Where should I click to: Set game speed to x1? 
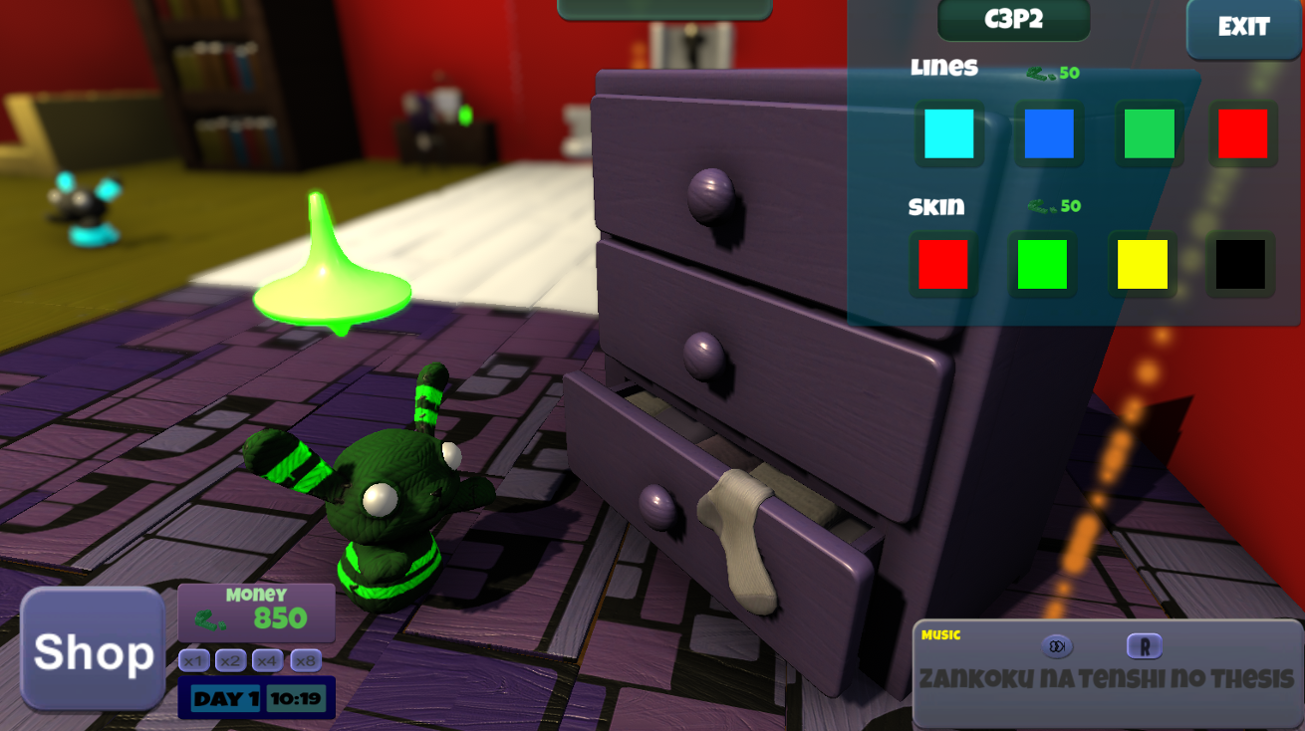tap(193, 659)
